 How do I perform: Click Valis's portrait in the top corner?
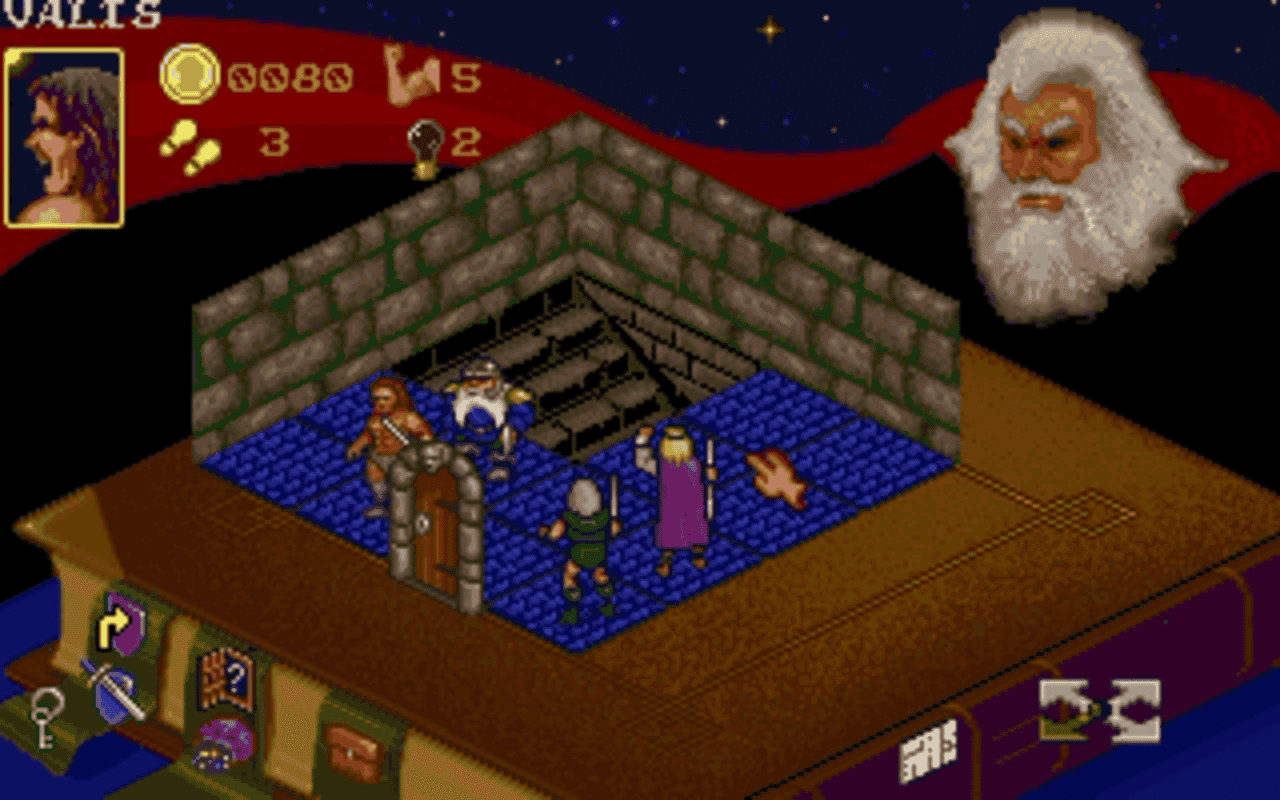[x=62, y=130]
